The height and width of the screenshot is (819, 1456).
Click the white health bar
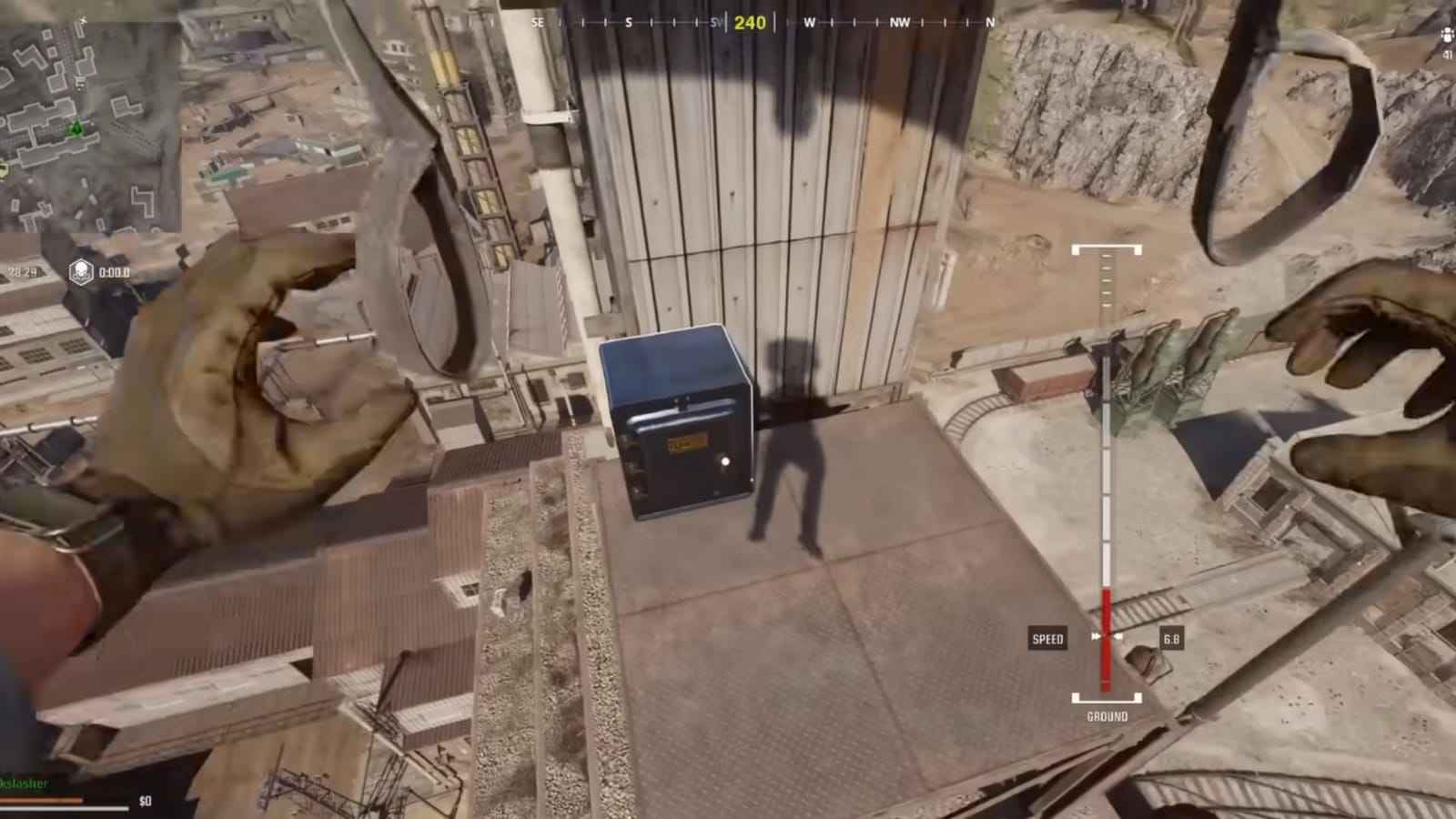pos(64,810)
